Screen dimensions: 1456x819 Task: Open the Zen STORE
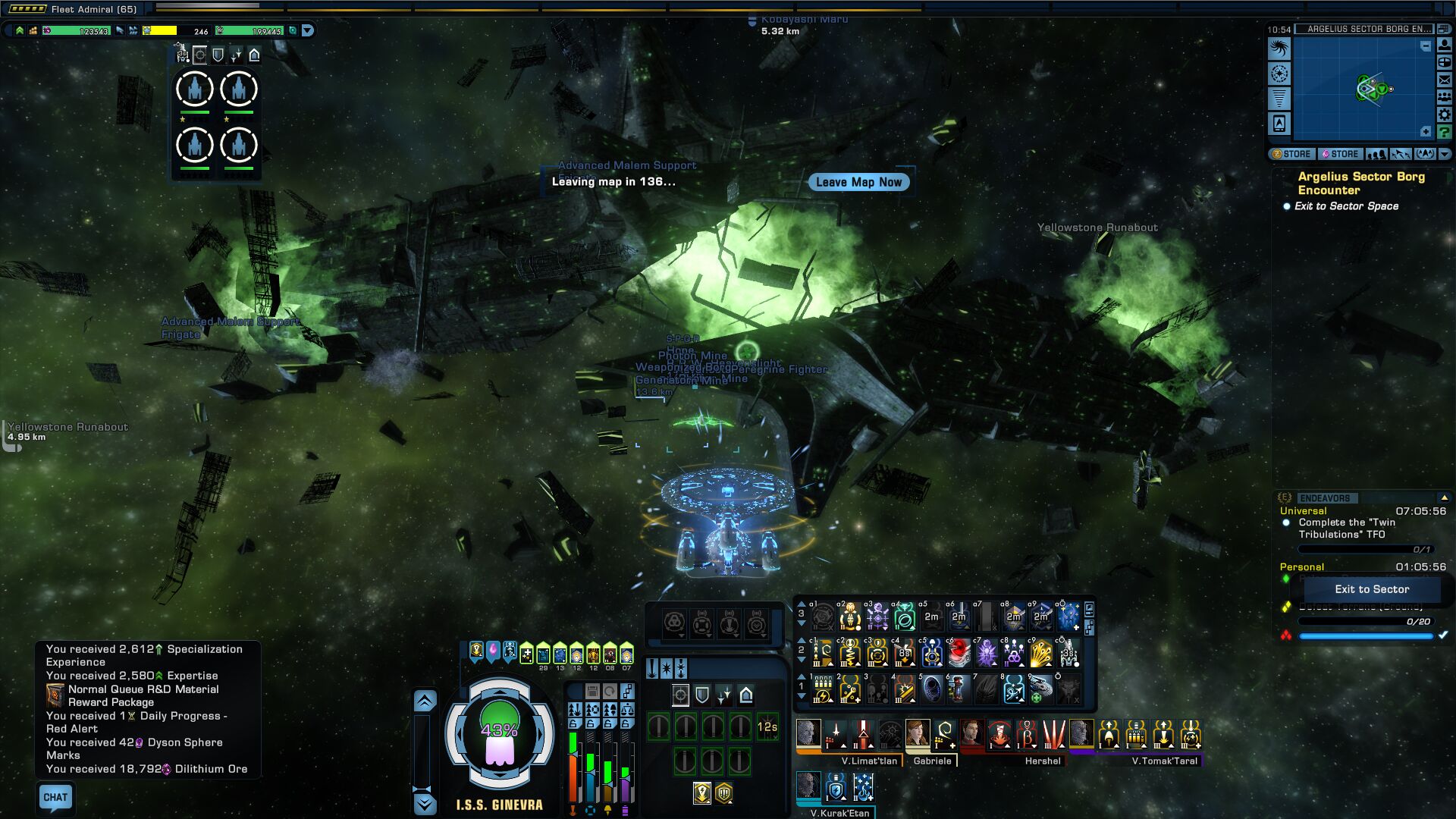(1291, 154)
